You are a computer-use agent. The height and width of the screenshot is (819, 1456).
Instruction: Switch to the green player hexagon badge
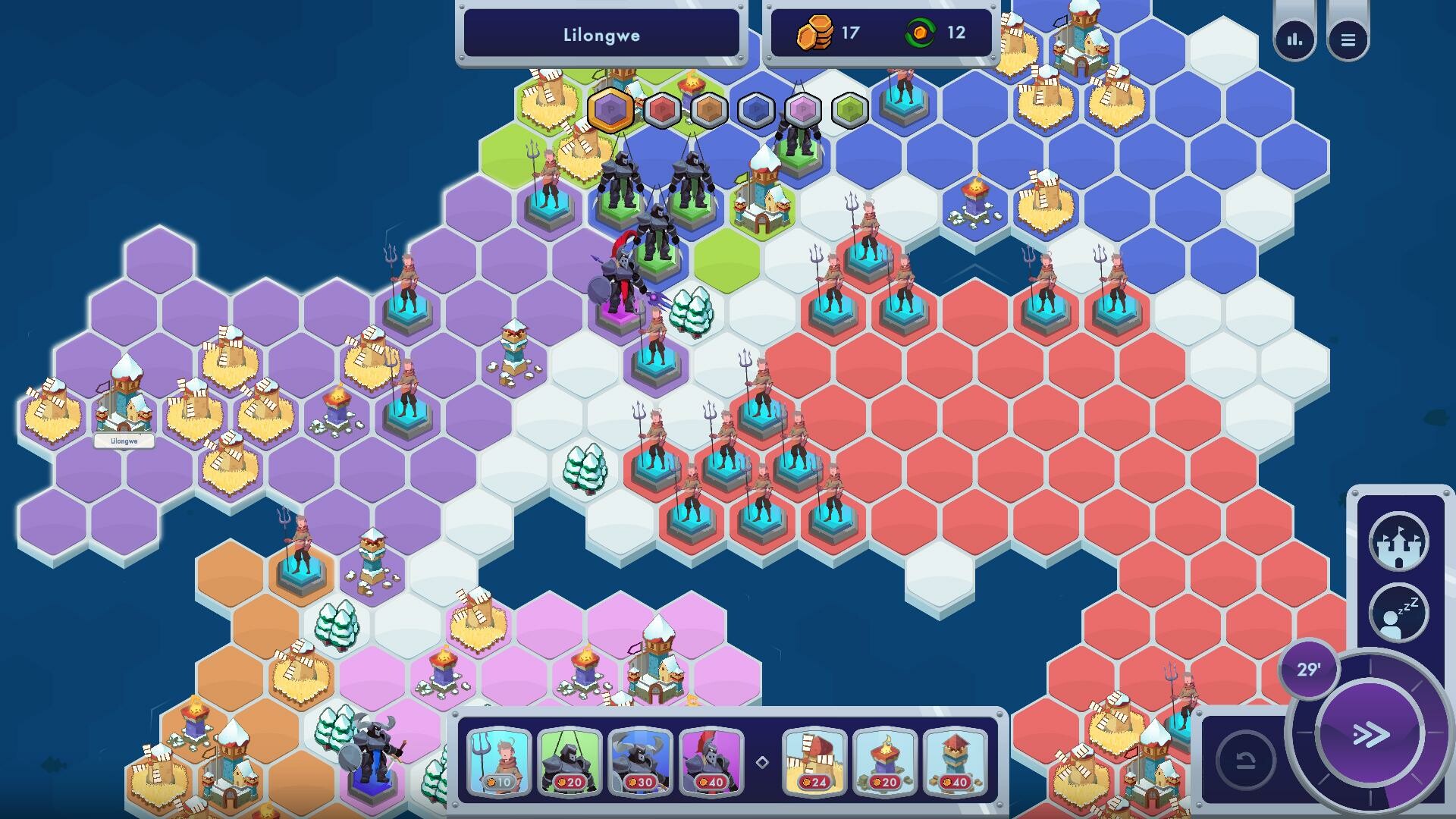[x=849, y=110]
